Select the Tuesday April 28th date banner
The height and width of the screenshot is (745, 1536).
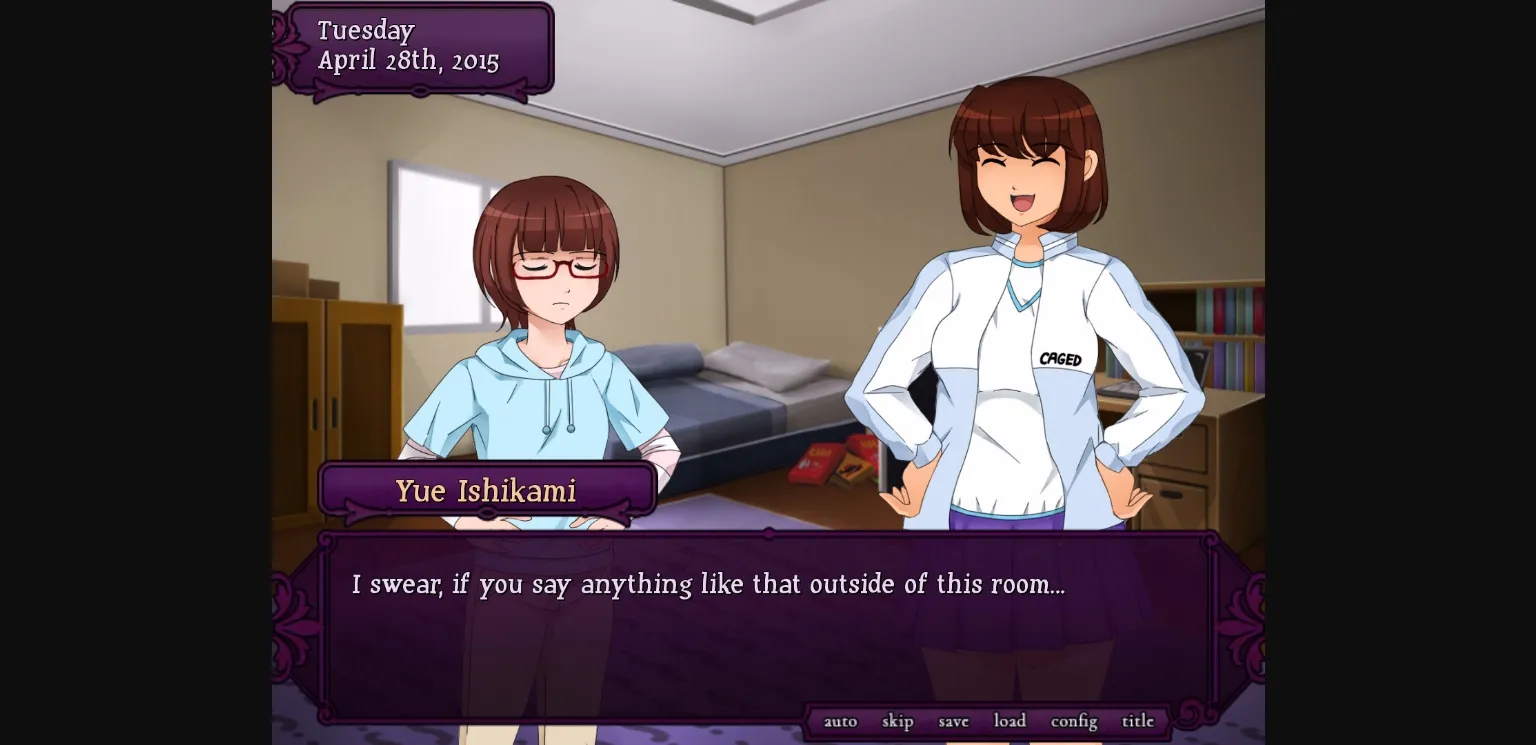tap(415, 45)
